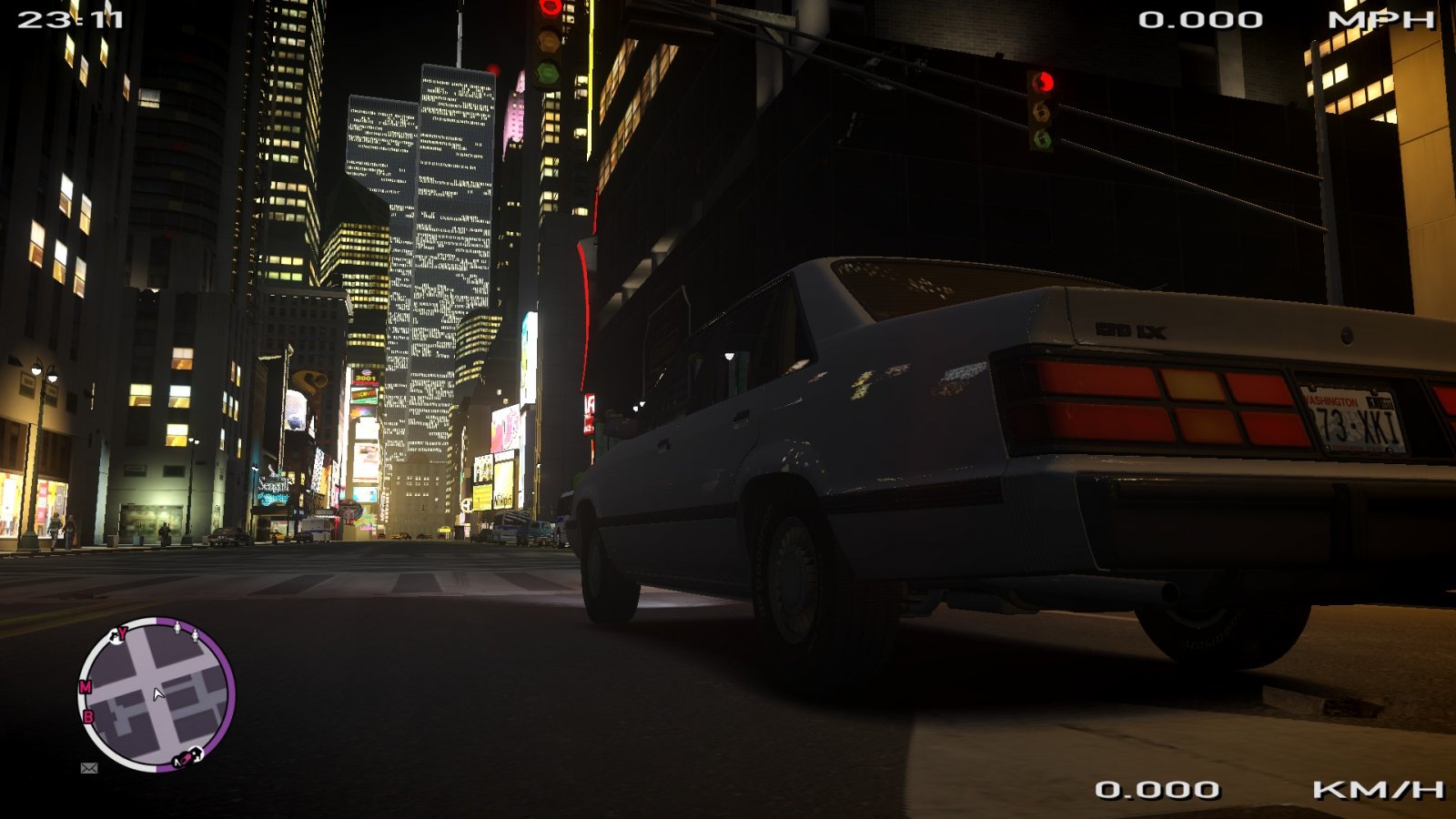Select the pink B blip on minimap
Image resolution: width=1456 pixels, height=819 pixels.
coord(88,717)
